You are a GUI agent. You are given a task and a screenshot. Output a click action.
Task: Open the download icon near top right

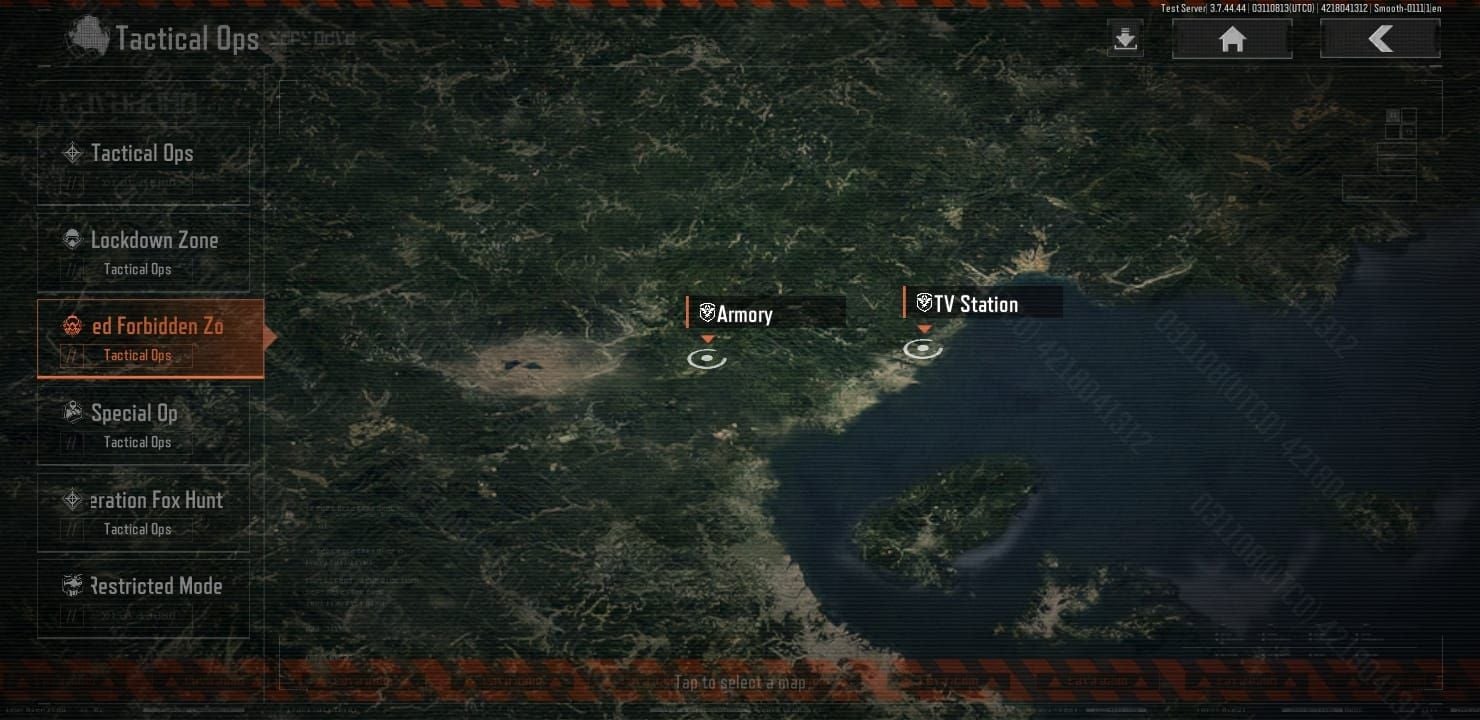coord(1124,38)
